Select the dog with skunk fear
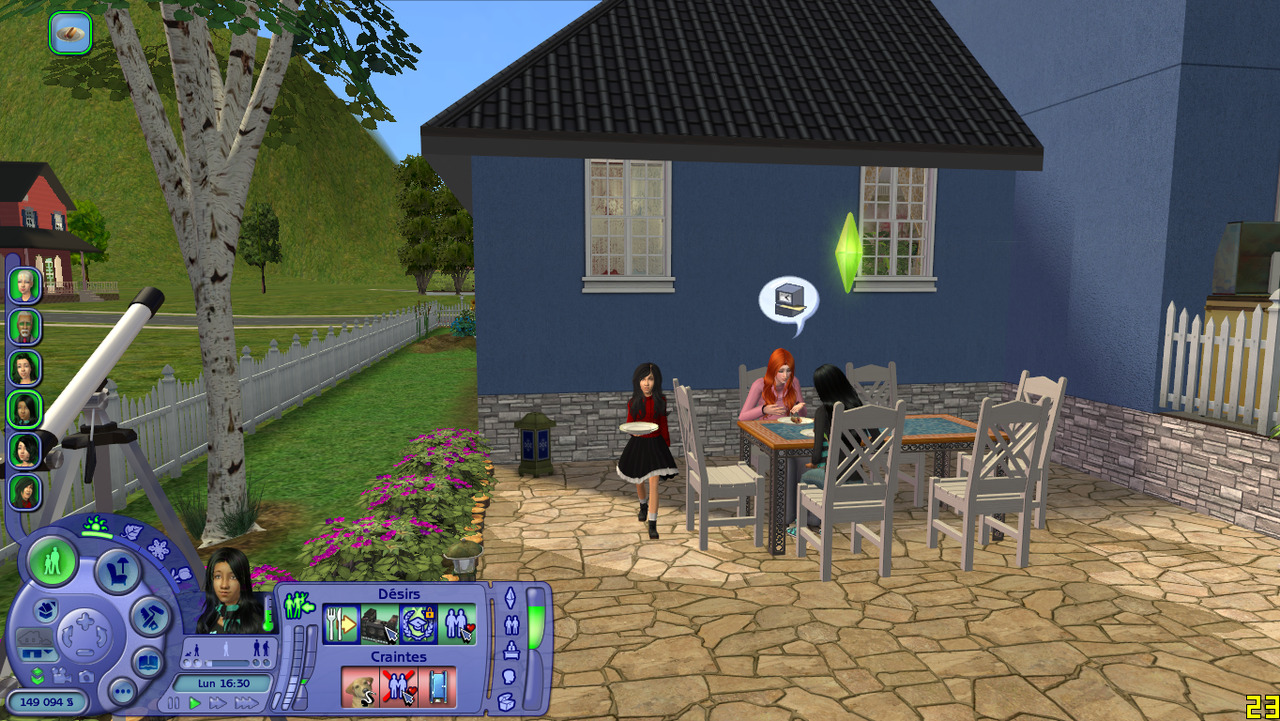 (x=360, y=687)
